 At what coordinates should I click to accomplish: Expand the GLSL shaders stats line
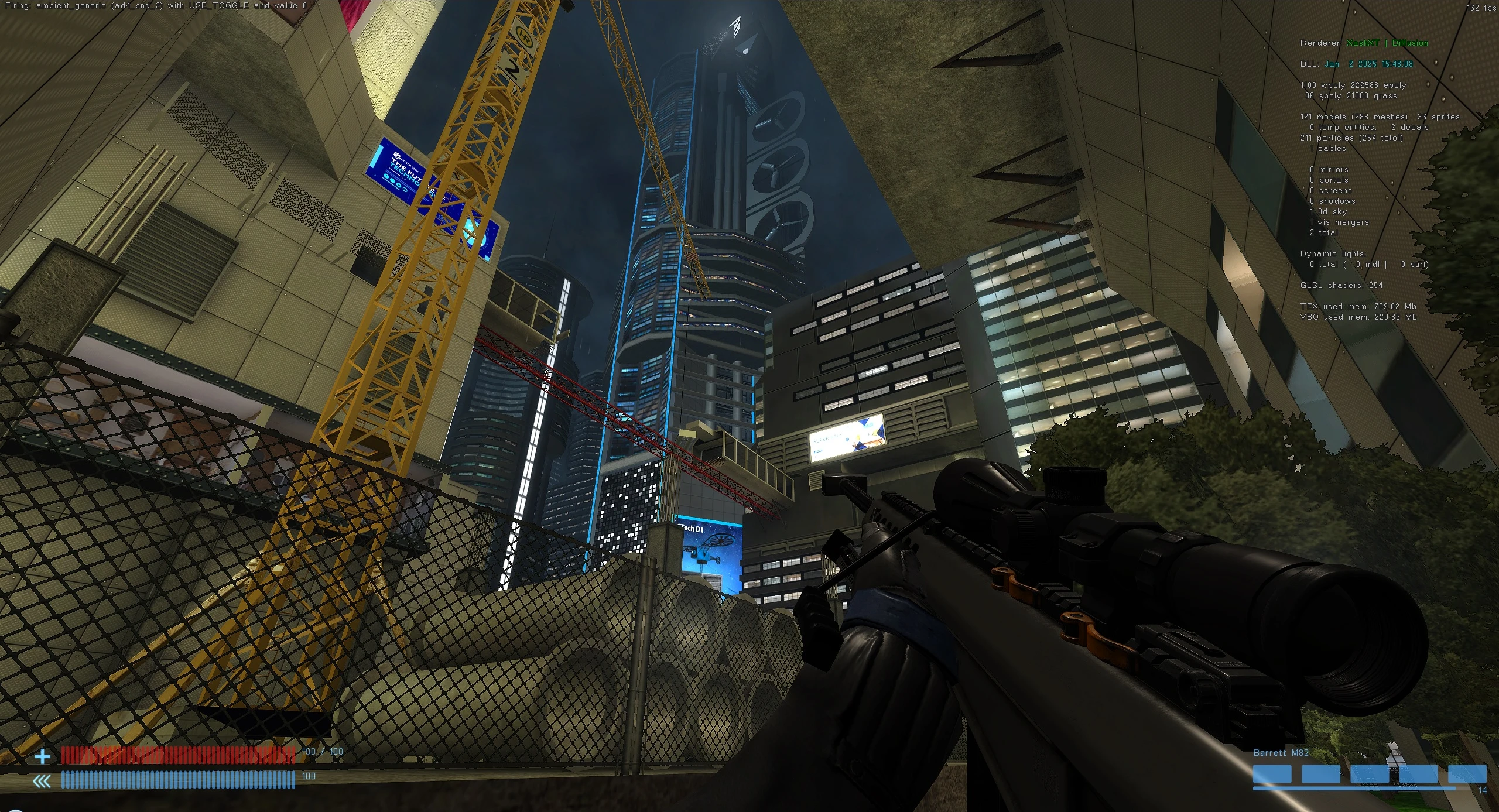coord(1341,286)
